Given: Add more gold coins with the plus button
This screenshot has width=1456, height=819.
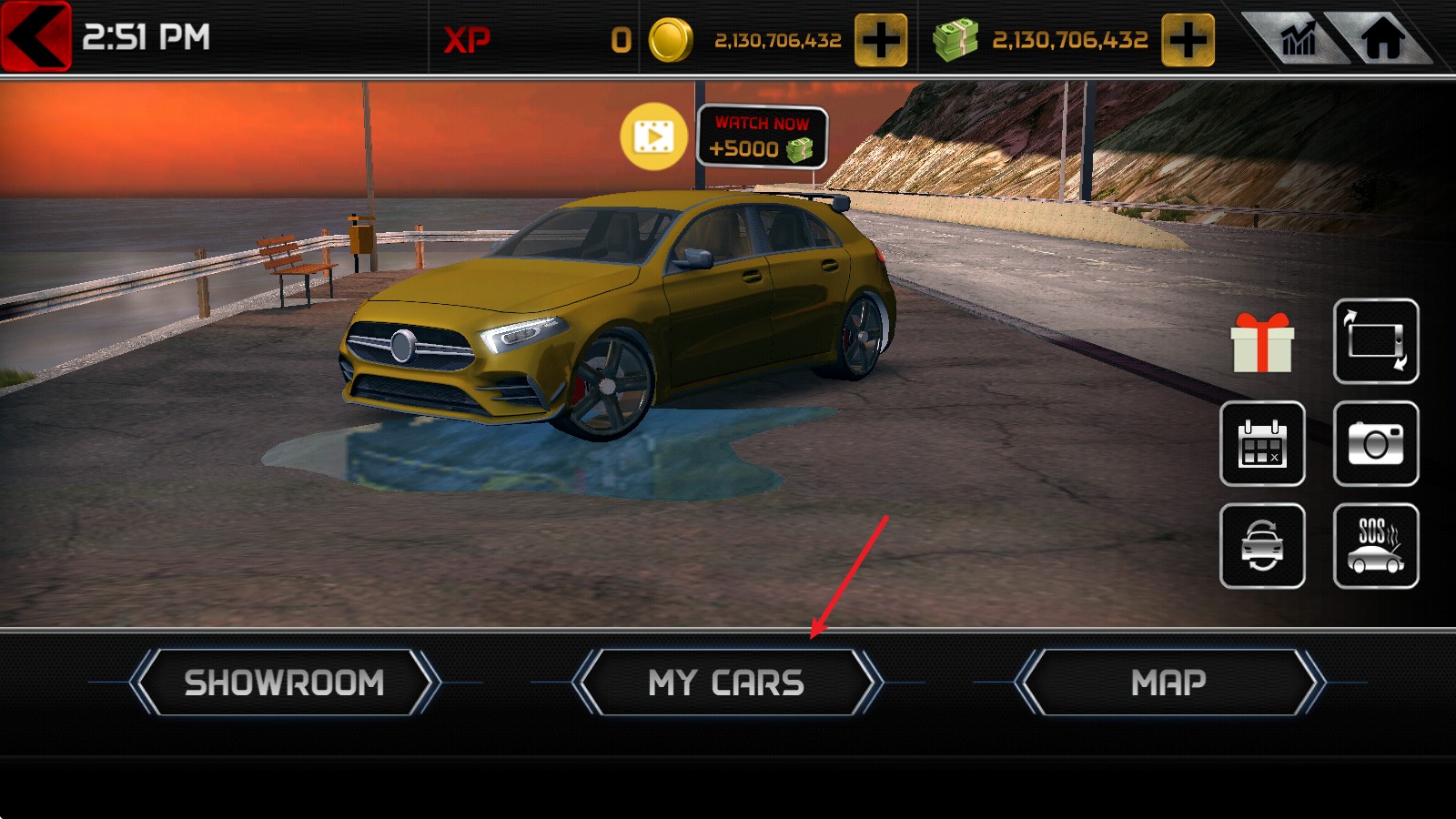Looking at the screenshot, I should (x=880, y=40).
